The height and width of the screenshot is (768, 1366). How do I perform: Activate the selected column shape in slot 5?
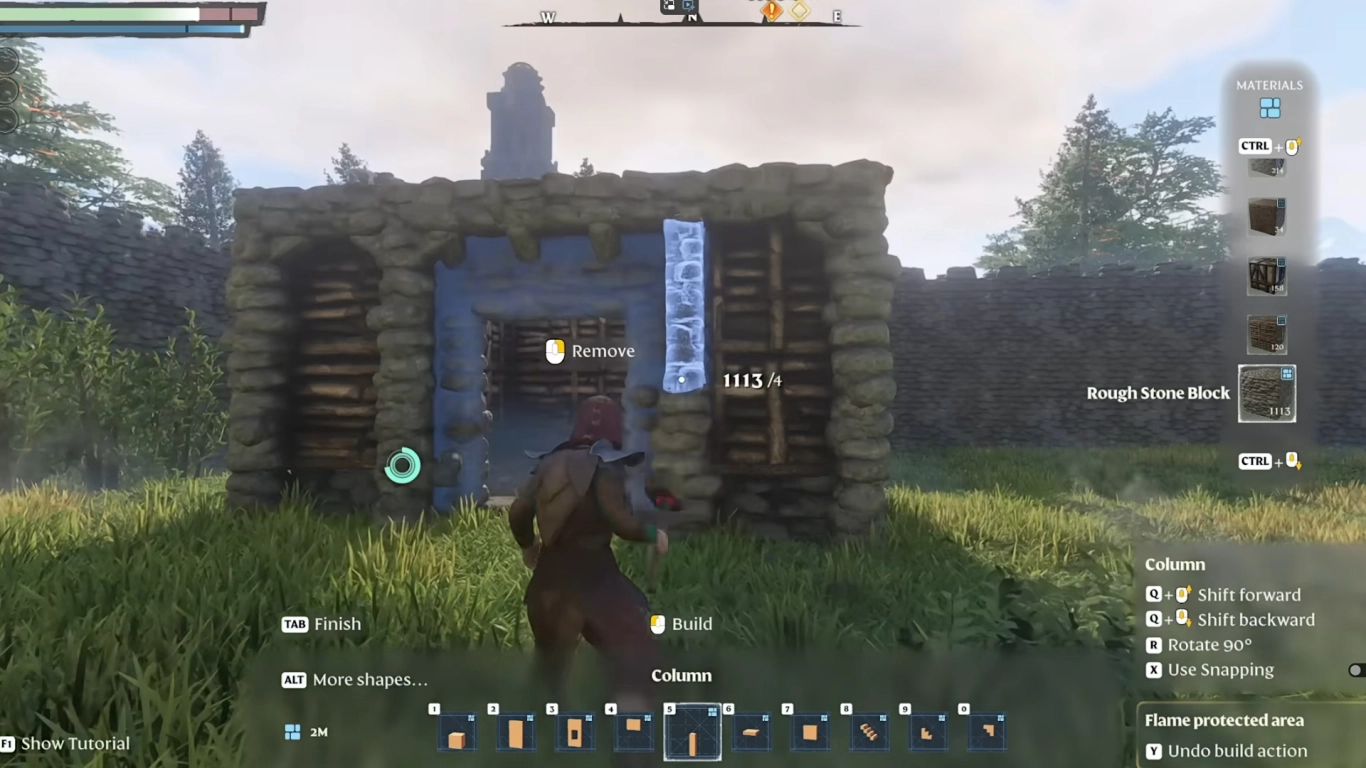[693, 732]
